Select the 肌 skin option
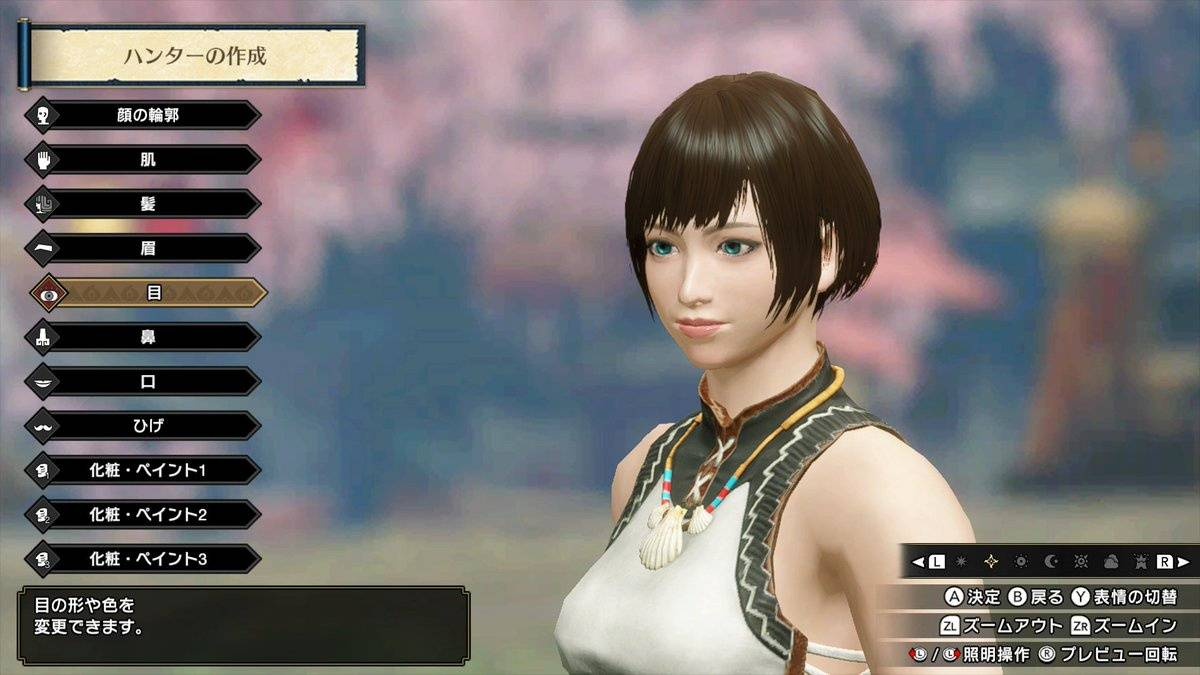 (147, 159)
